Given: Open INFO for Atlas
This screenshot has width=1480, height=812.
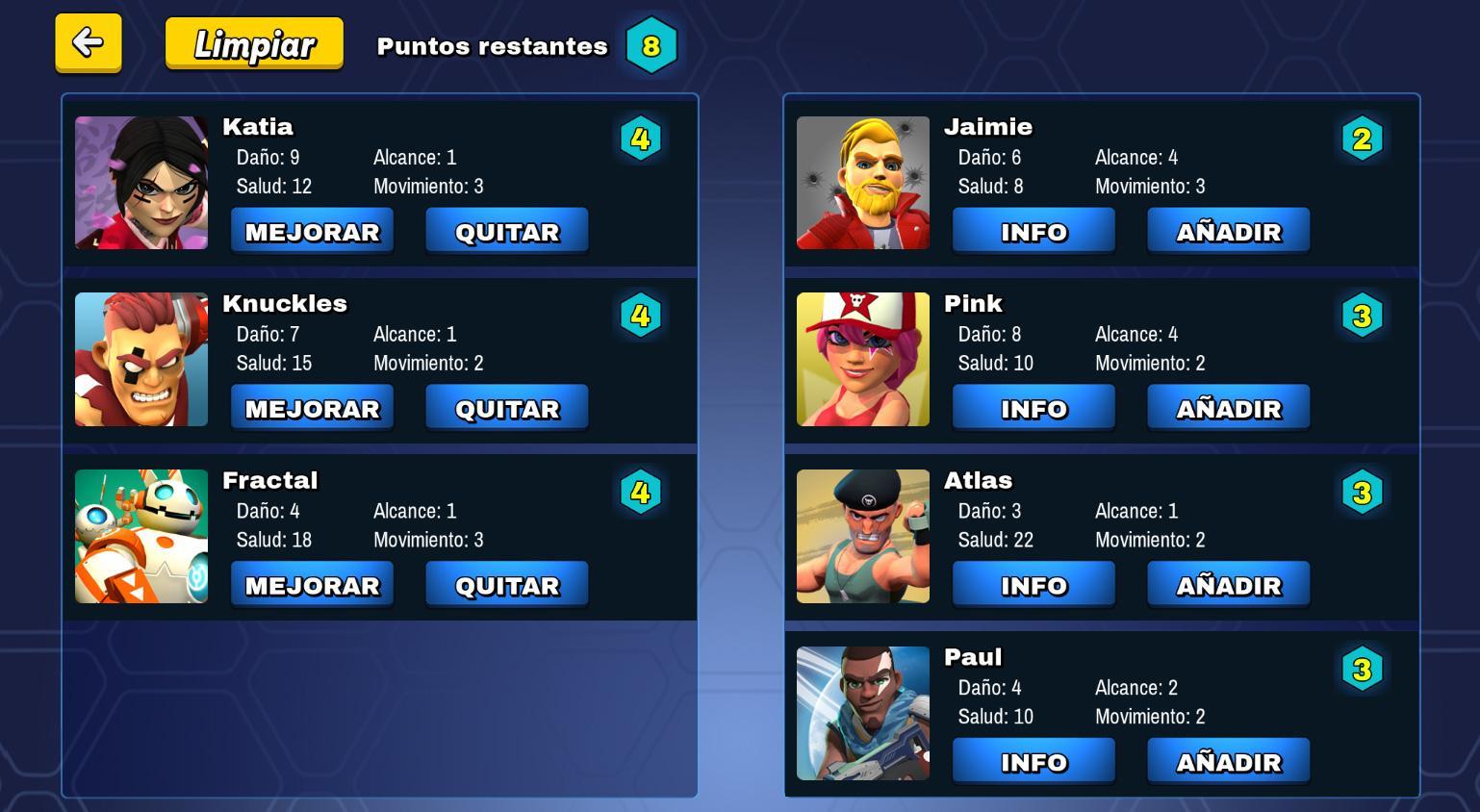Looking at the screenshot, I should pos(1033,583).
